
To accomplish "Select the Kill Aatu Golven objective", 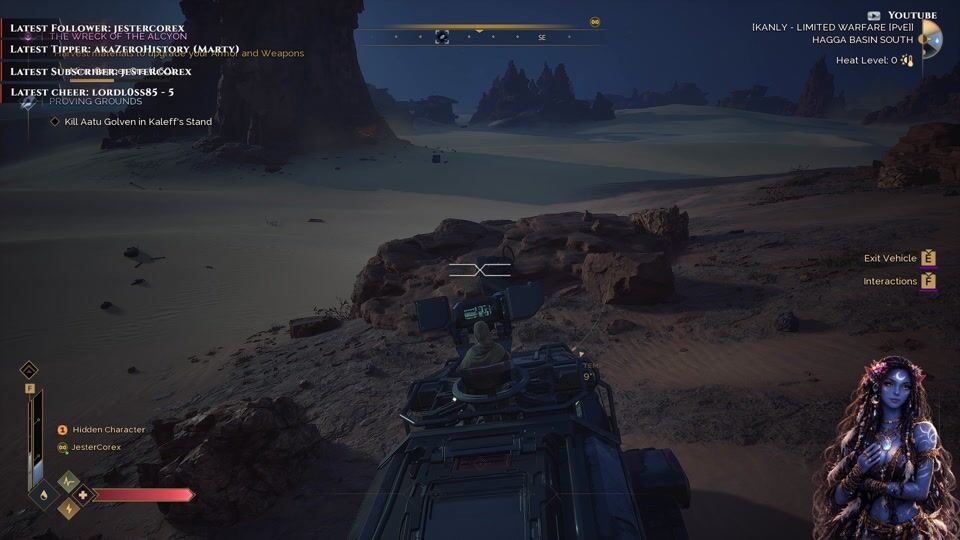I will (x=137, y=121).
